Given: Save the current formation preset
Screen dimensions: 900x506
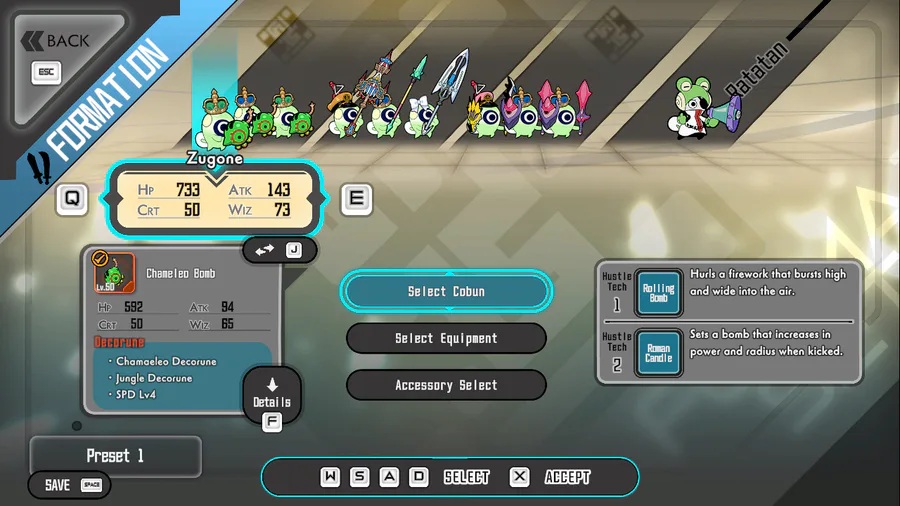Looking at the screenshot, I should coord(70,485).
